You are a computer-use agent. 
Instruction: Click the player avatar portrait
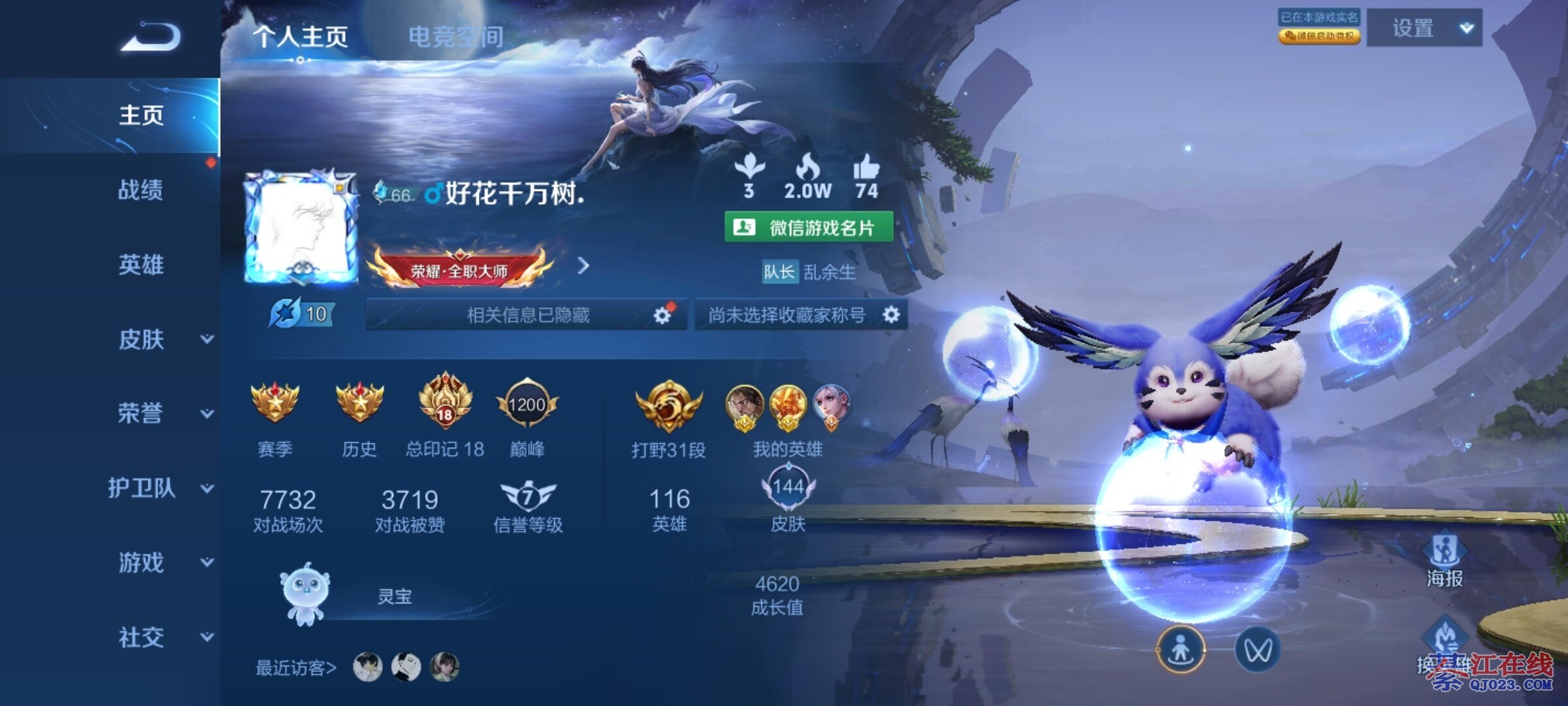[x=301, y=227]
